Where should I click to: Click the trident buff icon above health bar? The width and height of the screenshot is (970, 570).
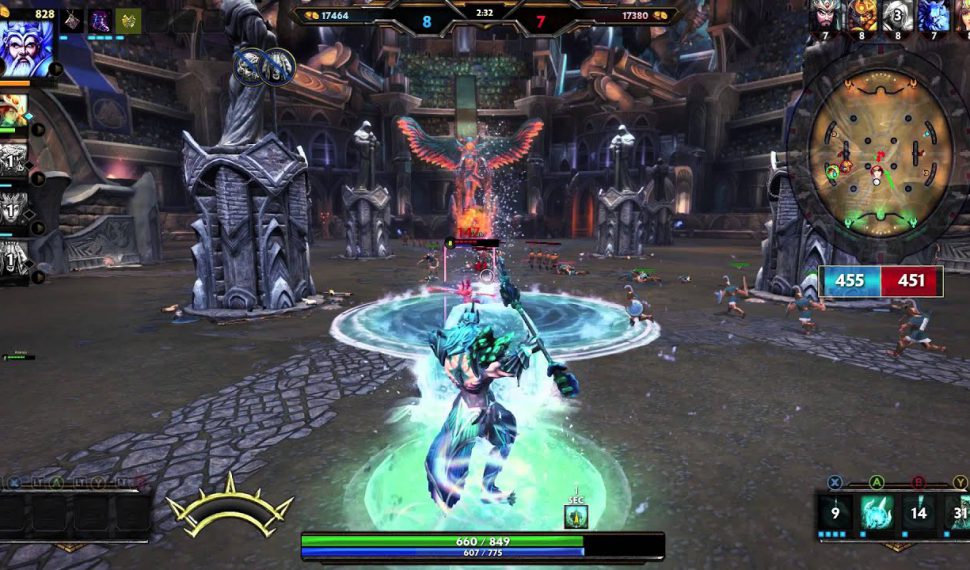coord(576,516)
